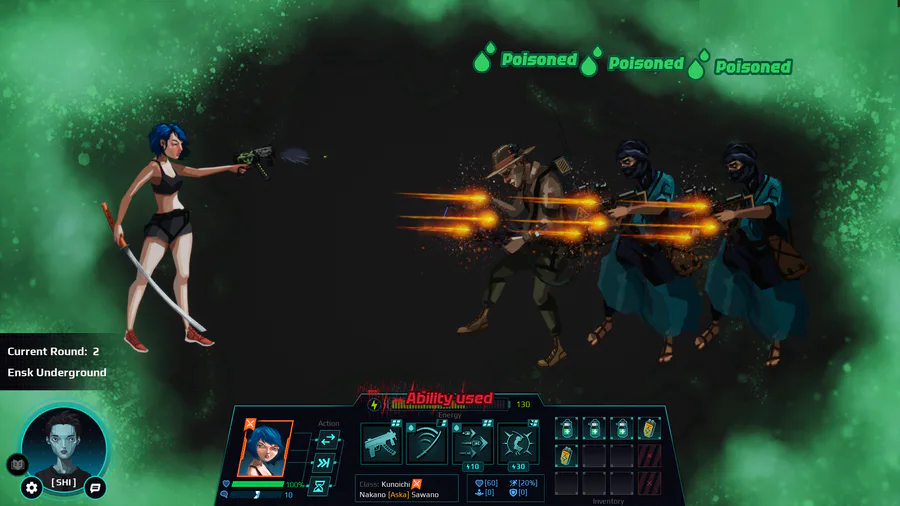Viewport: 900px width, 506px height.
Task: Open the settings gear button
Action: click(x=32, y=488)
